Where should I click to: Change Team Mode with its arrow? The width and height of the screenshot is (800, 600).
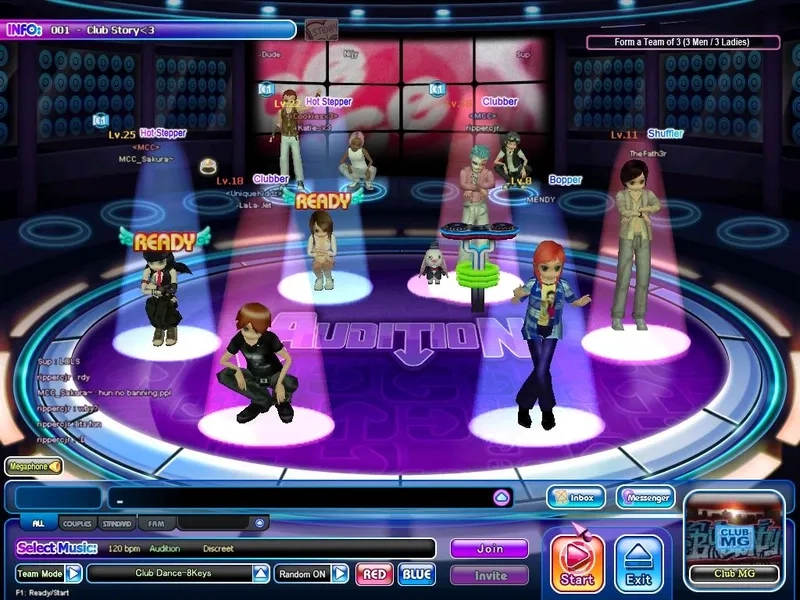74,574
